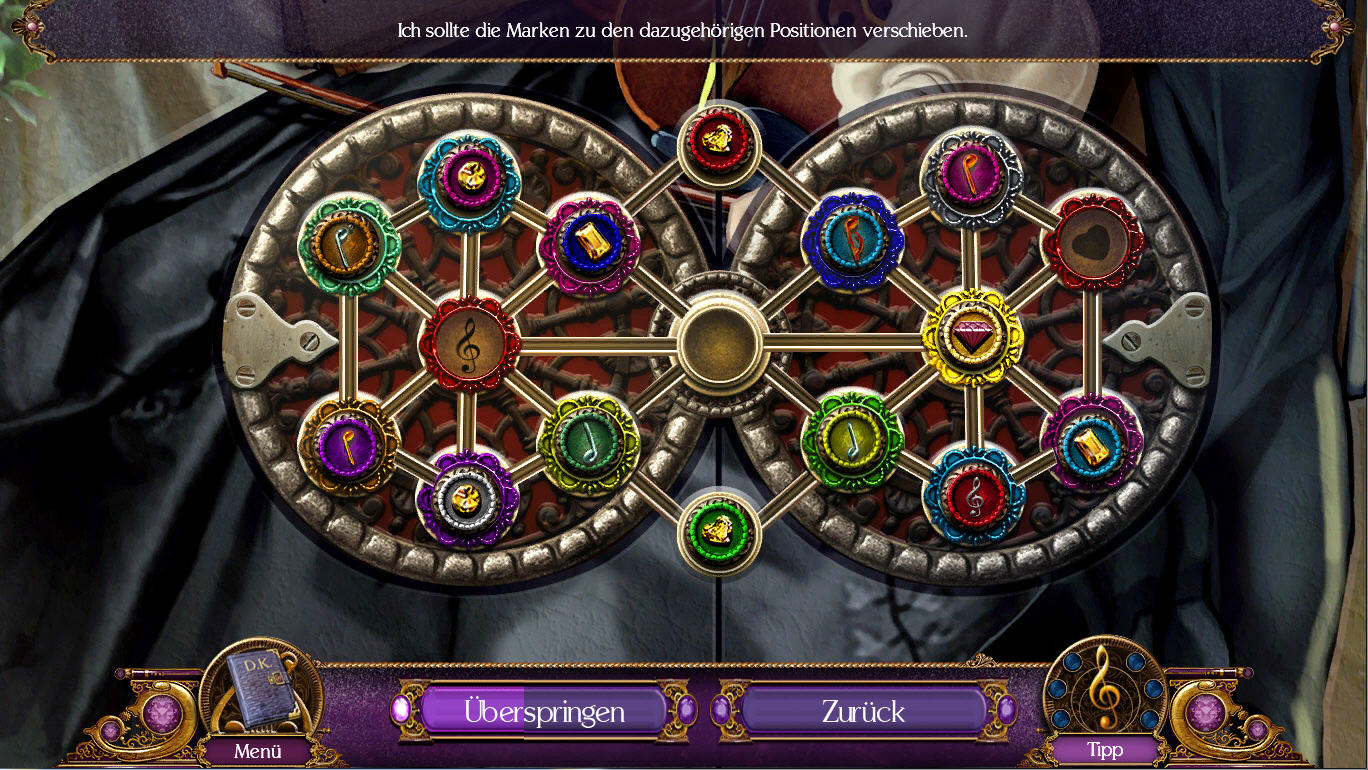Select the red-framed treble clef token
Image resolution: width=1368 pixels, height=770 pixels.
(x=468, y=343)
